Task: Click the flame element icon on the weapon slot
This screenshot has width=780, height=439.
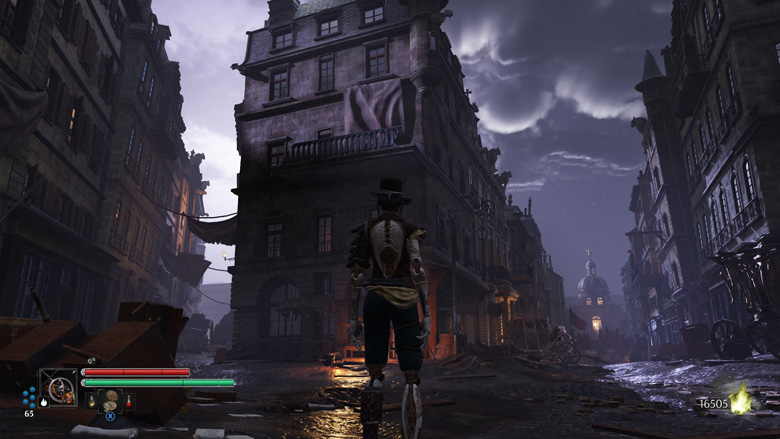Action: tap(44, 402)
